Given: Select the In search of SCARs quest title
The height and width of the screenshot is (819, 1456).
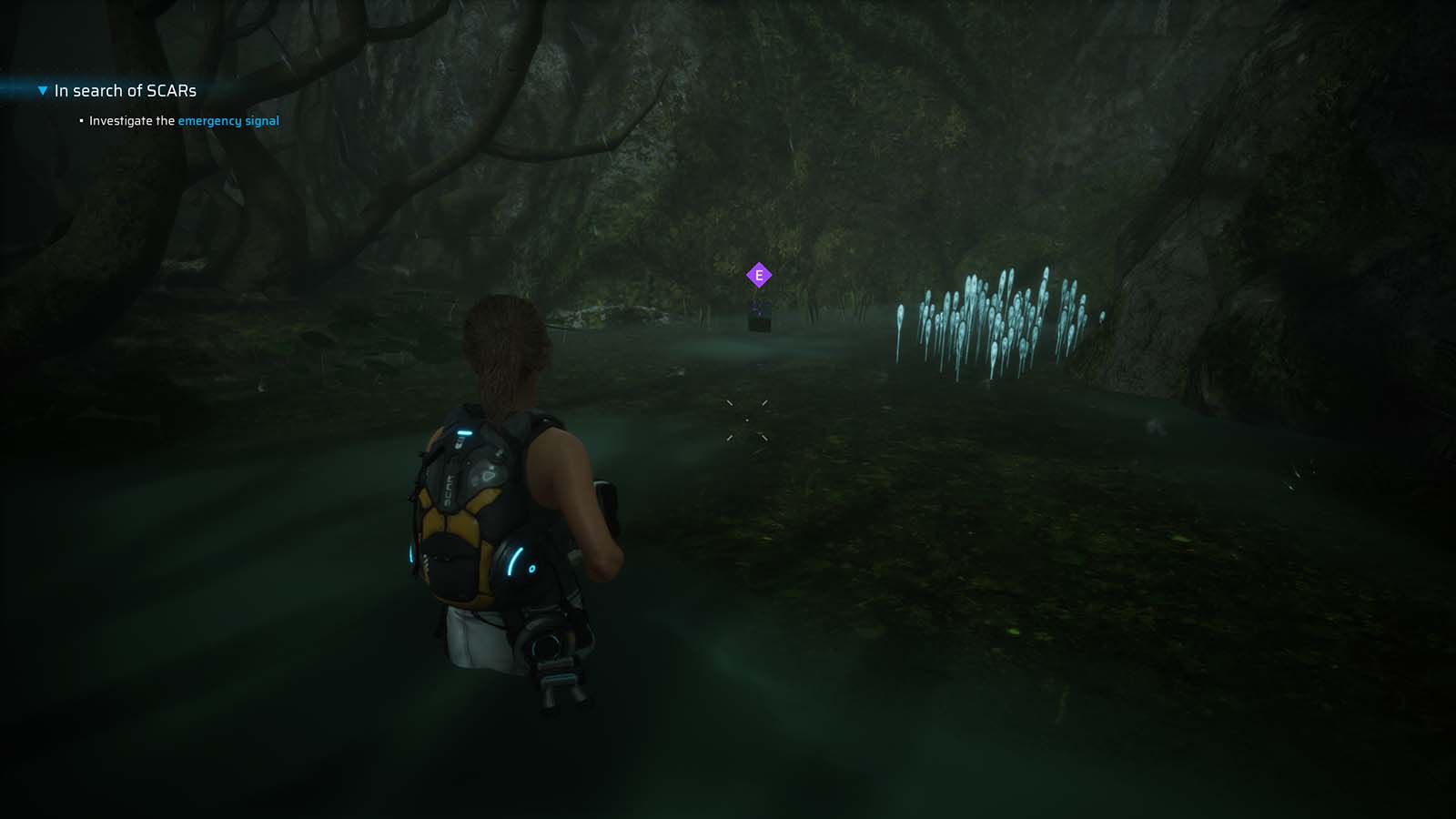Looking at the screenshot, I should 125,90.
